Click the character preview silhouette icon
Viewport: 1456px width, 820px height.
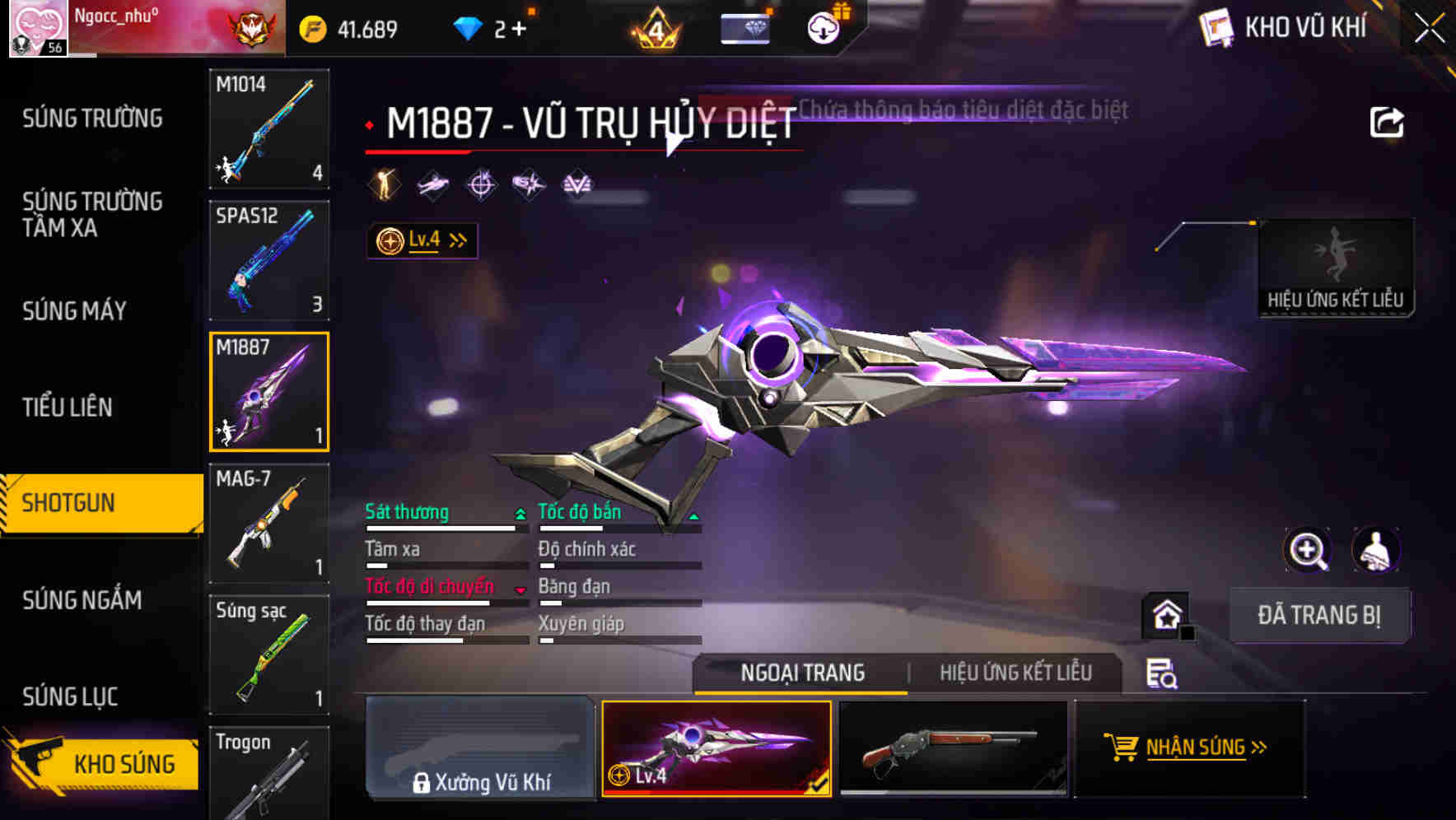pyautogui.click(x=1377, y=550)
